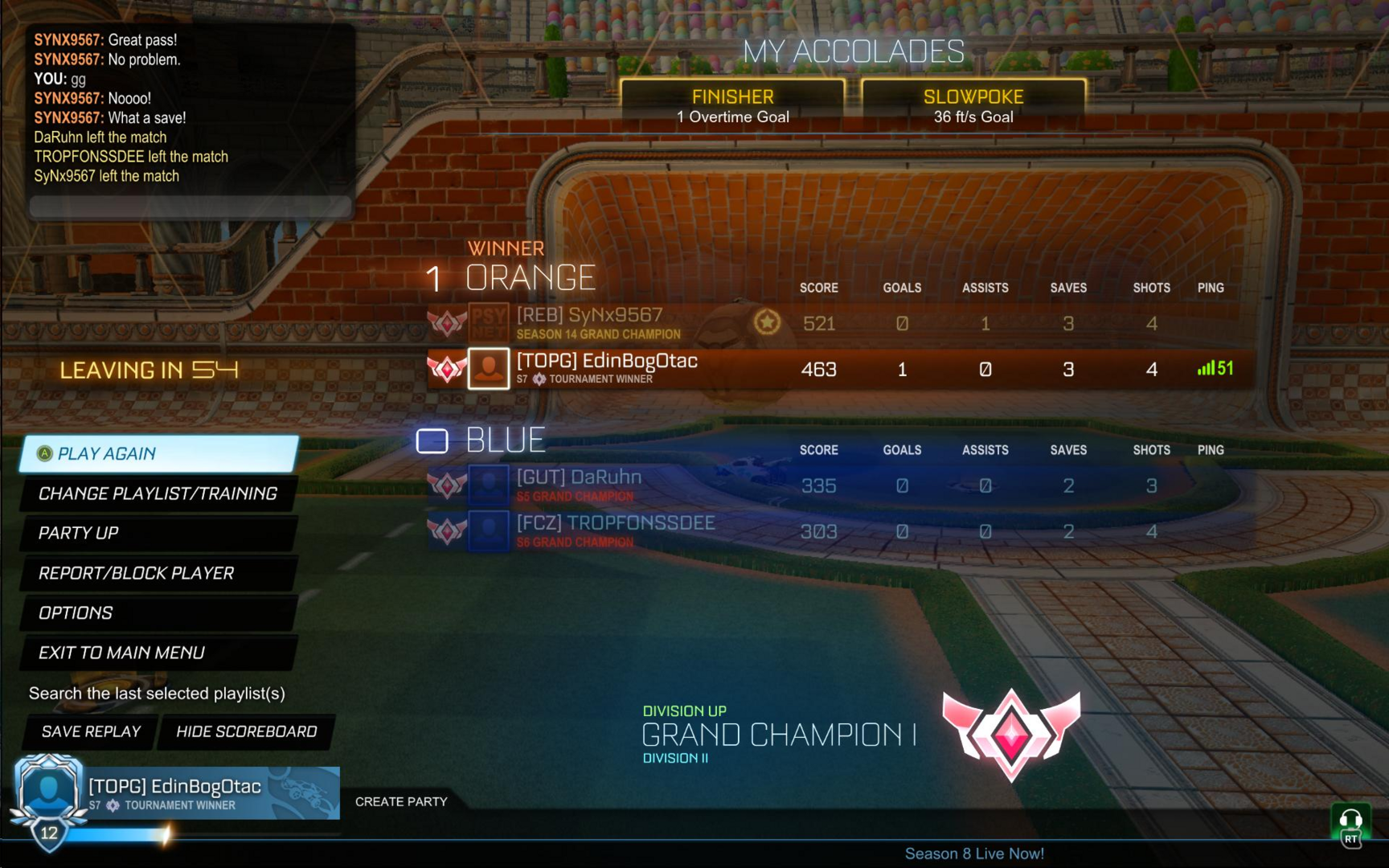Click Create Party
Screen dimensions: 1389x868
coord(401,801)
